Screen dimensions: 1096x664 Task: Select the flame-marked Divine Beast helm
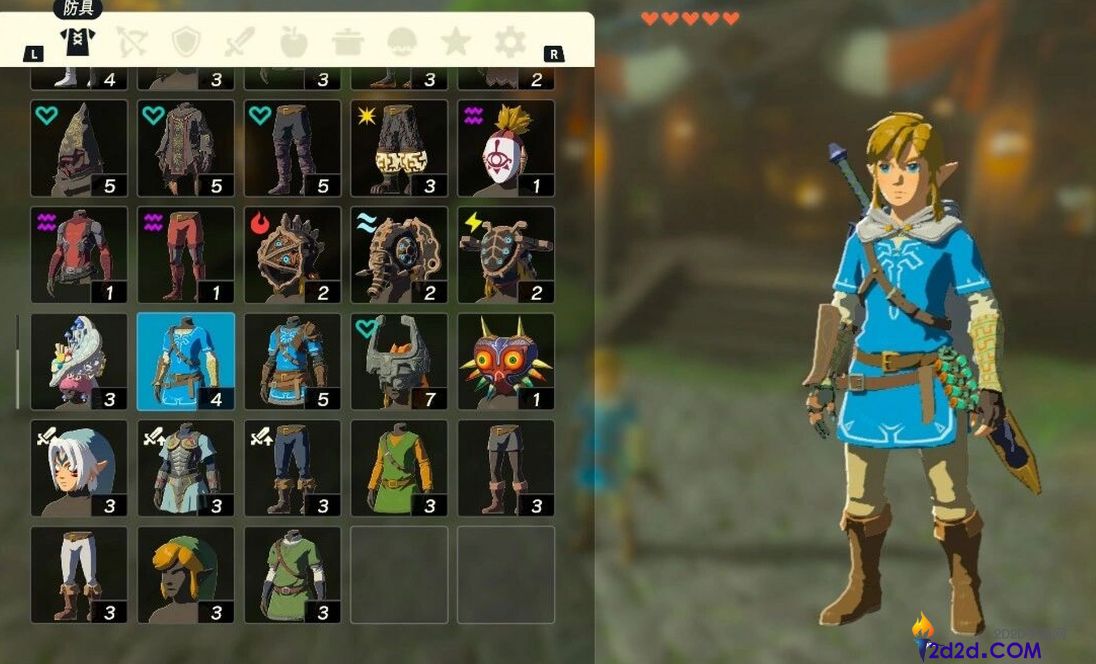pos(293,255)
